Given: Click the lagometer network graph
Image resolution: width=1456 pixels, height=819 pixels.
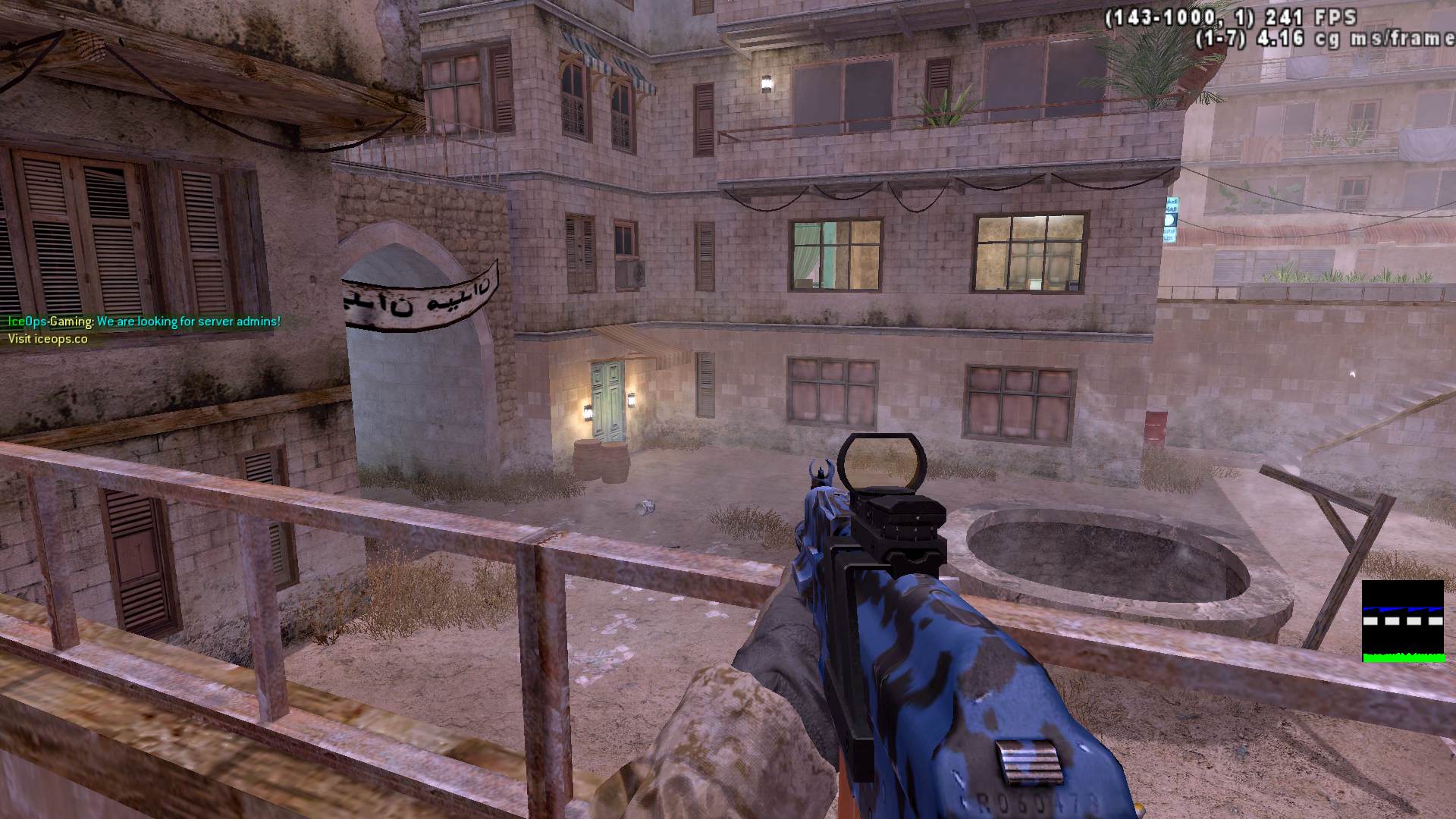Looking at the screenshot, I should [1402, 621].
